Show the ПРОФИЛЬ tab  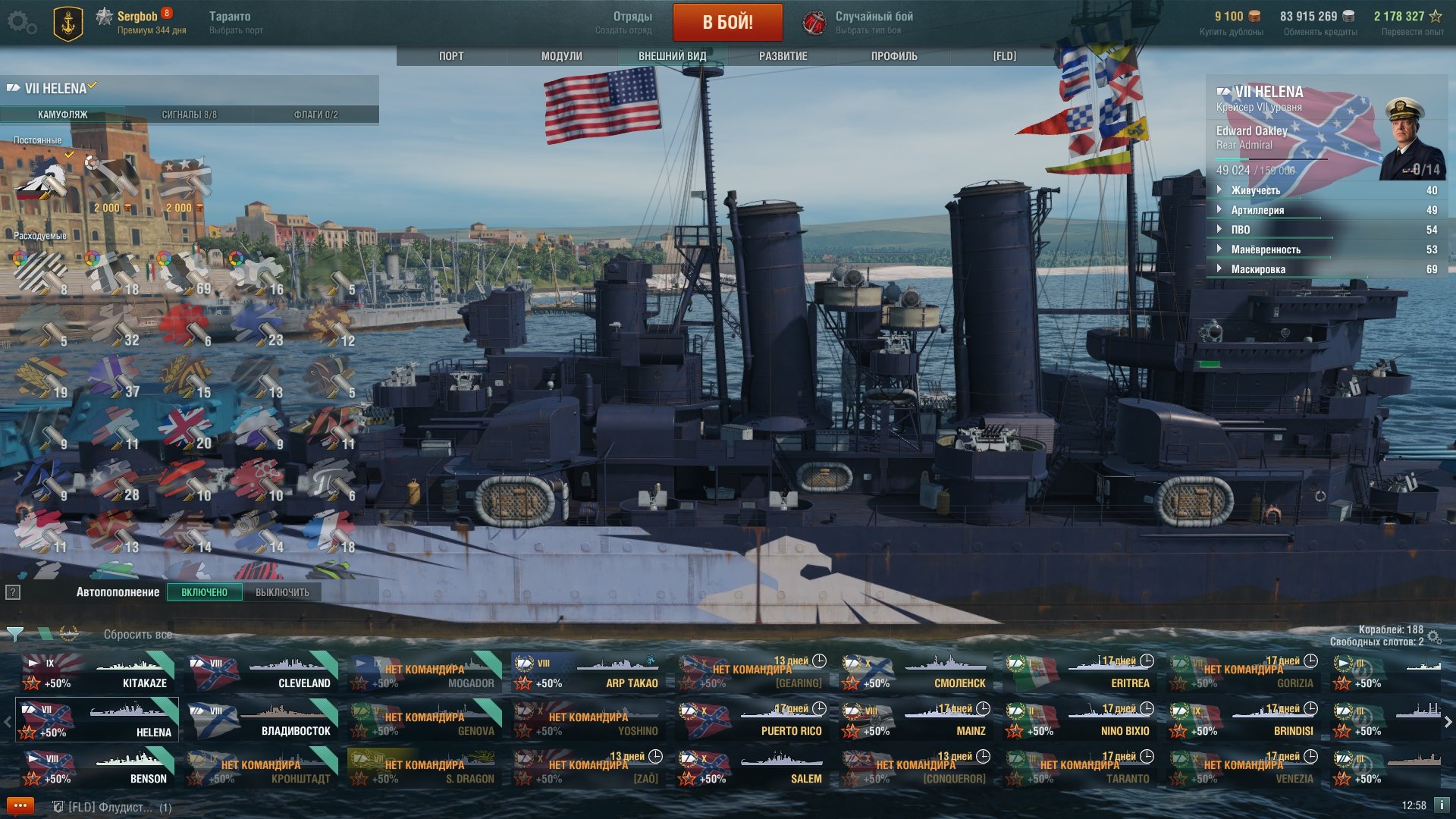pyautogui.click(x=894, y=56)
